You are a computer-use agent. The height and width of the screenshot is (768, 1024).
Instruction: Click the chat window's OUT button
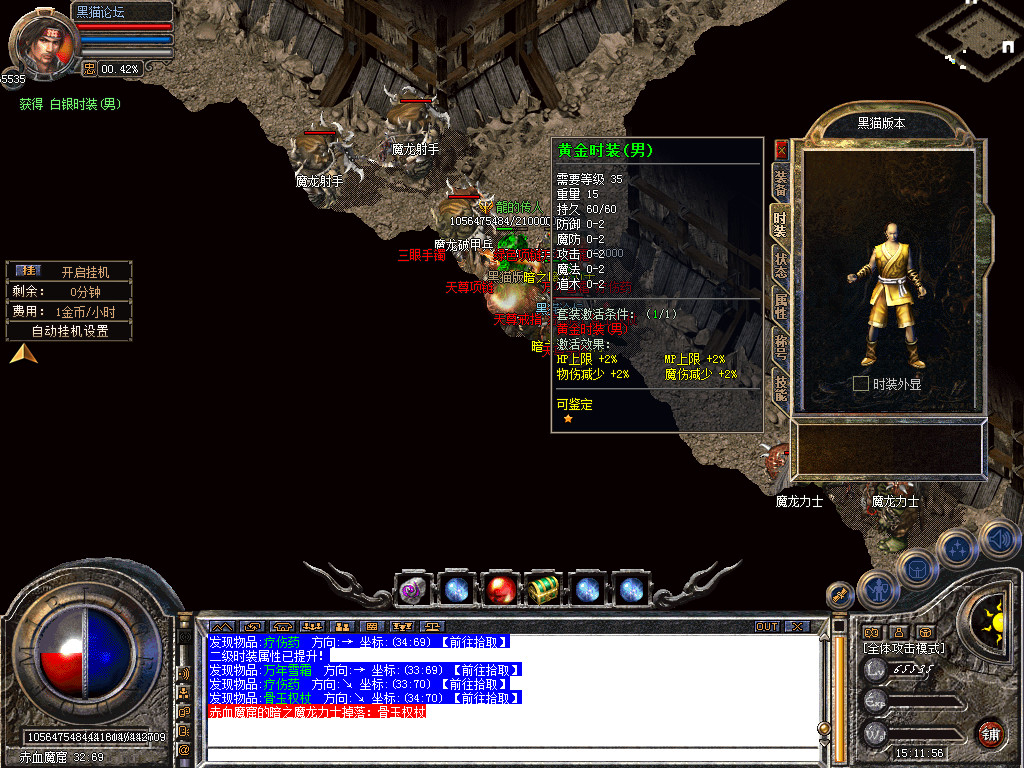(766, 627)
